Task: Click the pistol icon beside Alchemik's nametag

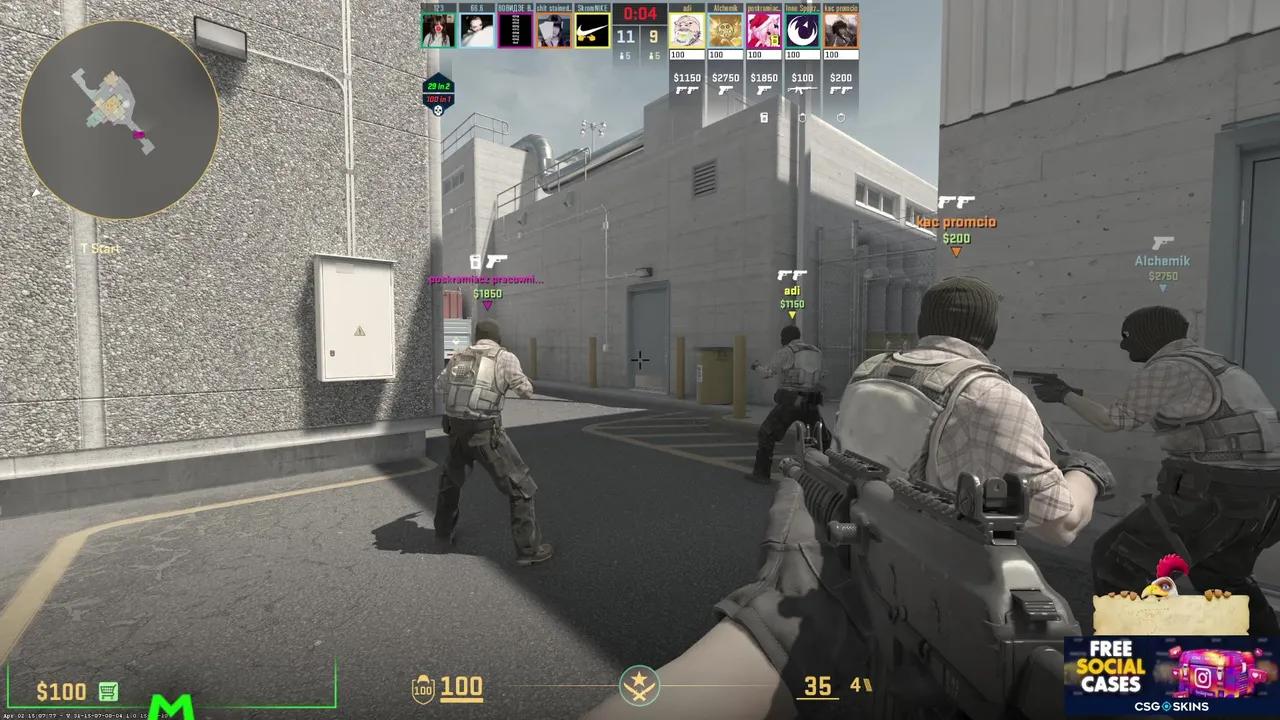Action: coord(1164,244)
